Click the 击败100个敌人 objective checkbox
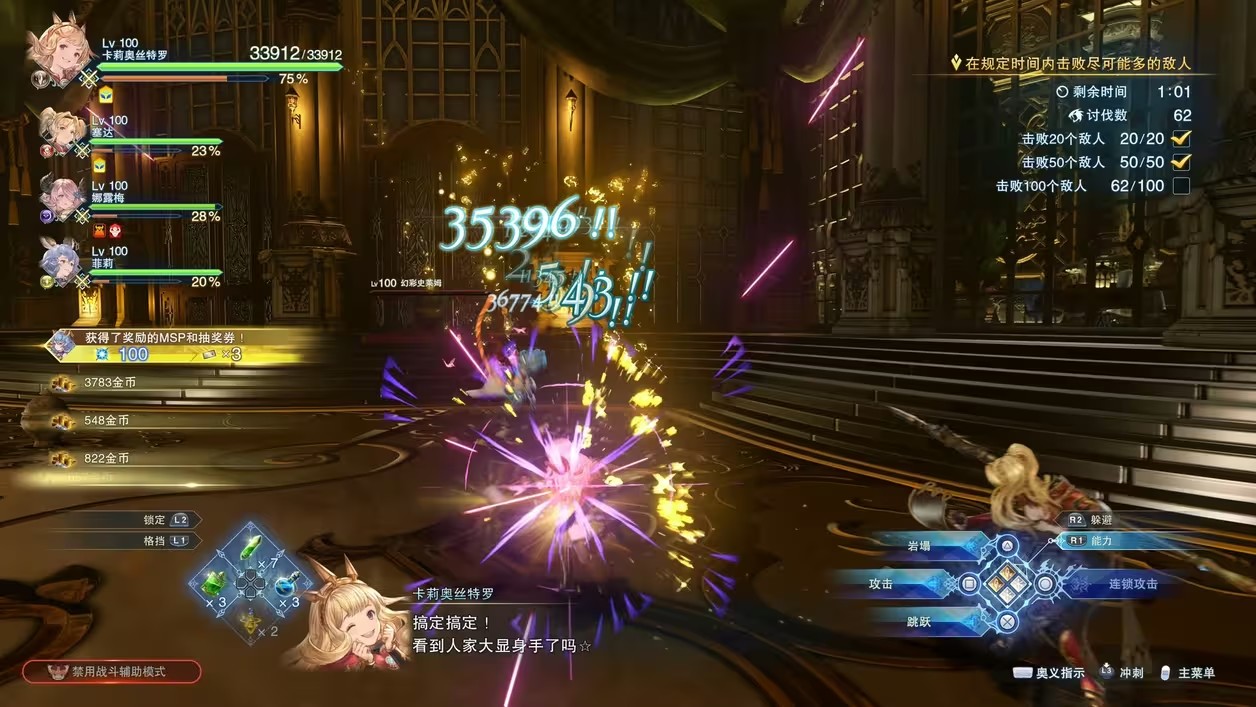 [x=1181, y=186]
